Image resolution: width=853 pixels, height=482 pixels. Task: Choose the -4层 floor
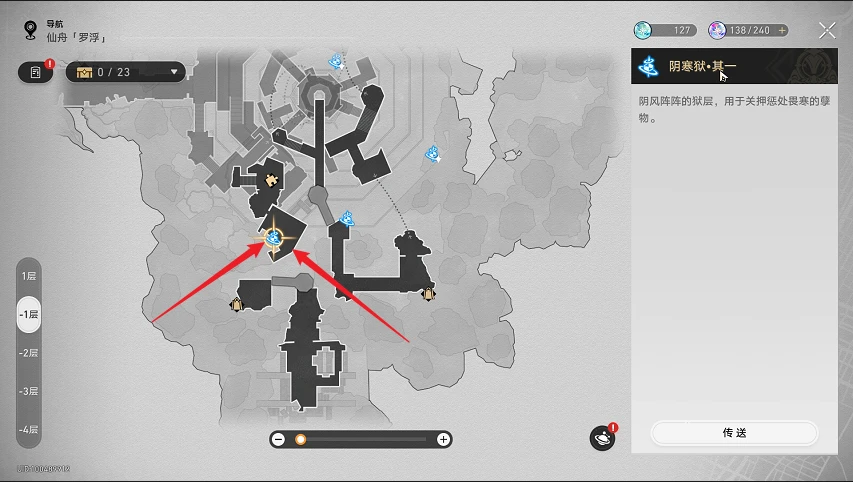point(29,430)
